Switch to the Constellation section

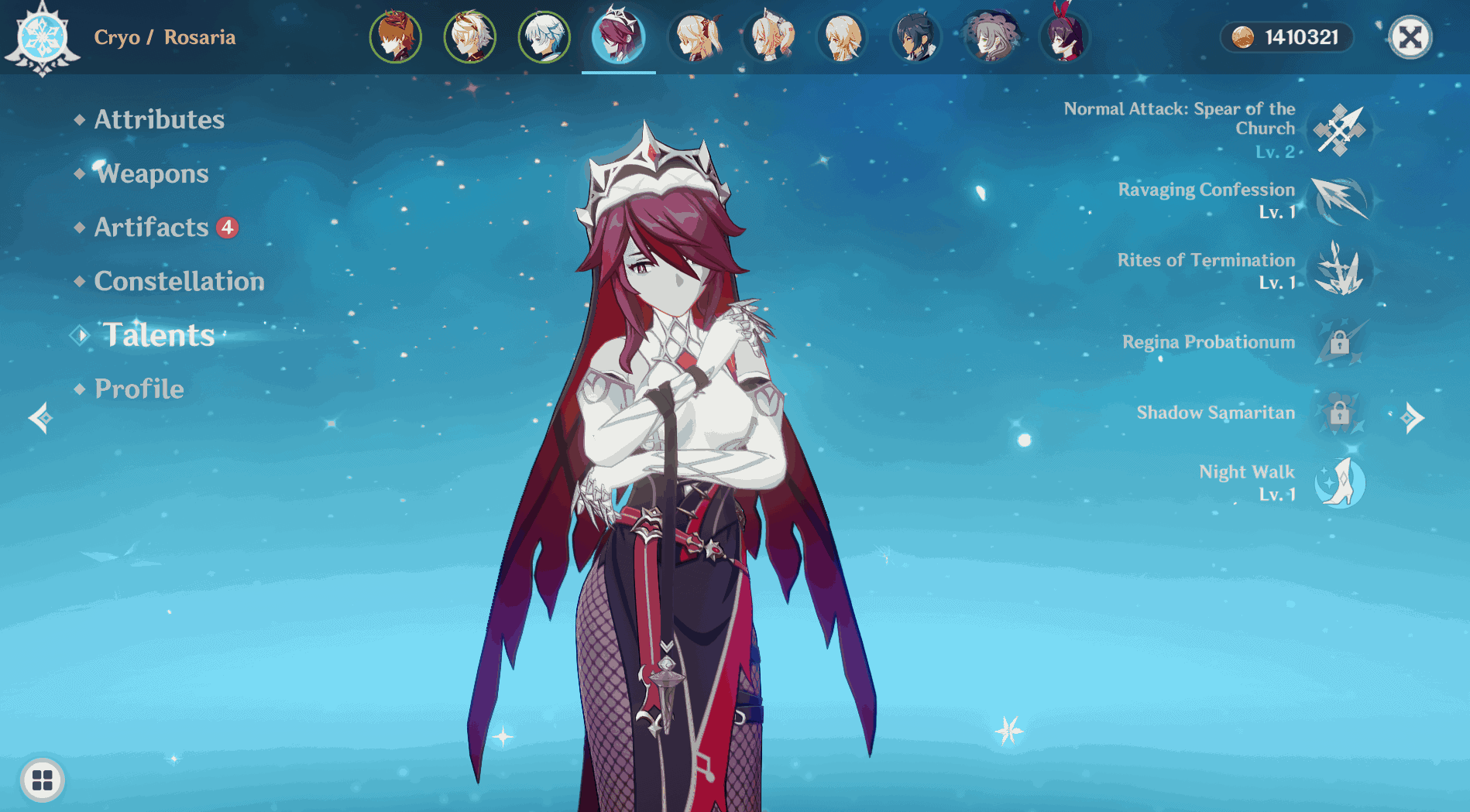pyautogui.click(x=179, y=282)
